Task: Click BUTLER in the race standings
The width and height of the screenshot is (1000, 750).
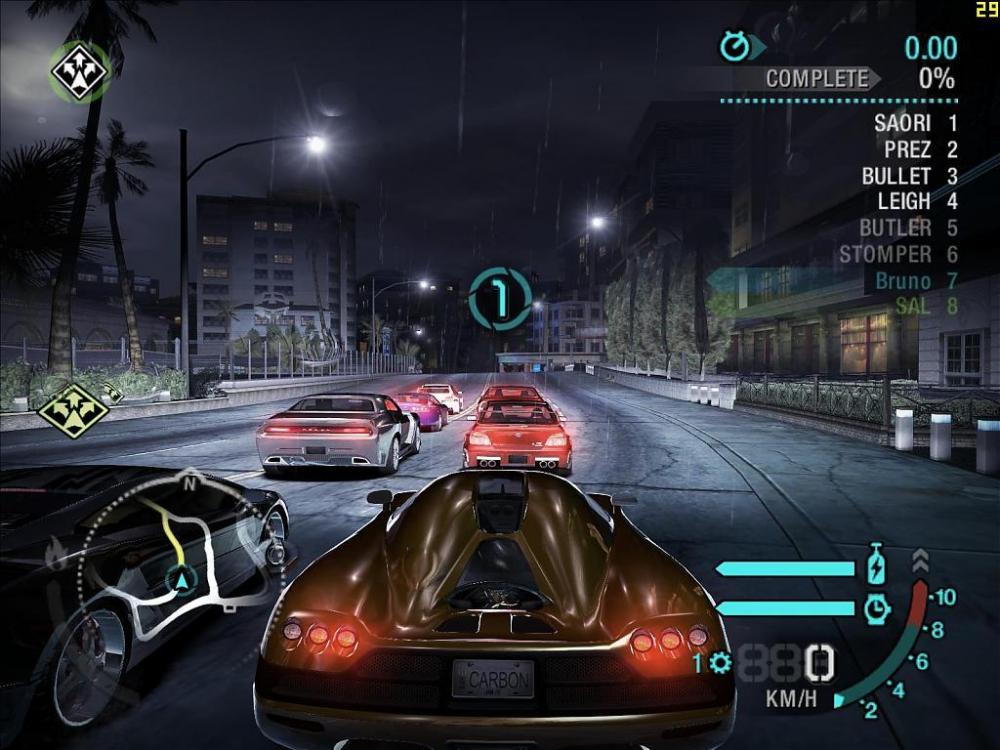Action: click(x=906, y=228)
